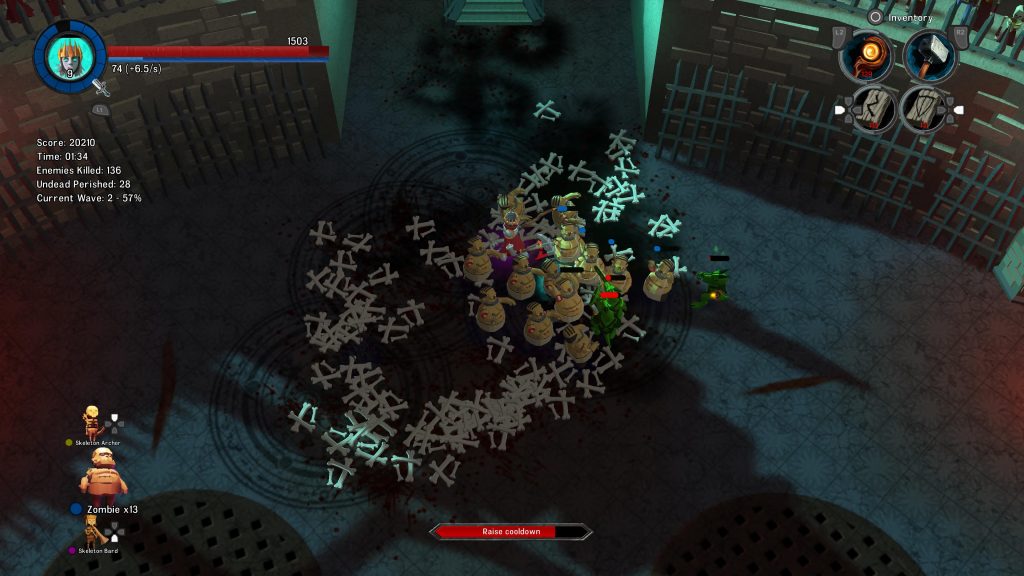
Task: Click the sword icon beside the portrait
Action: (100, 88)
